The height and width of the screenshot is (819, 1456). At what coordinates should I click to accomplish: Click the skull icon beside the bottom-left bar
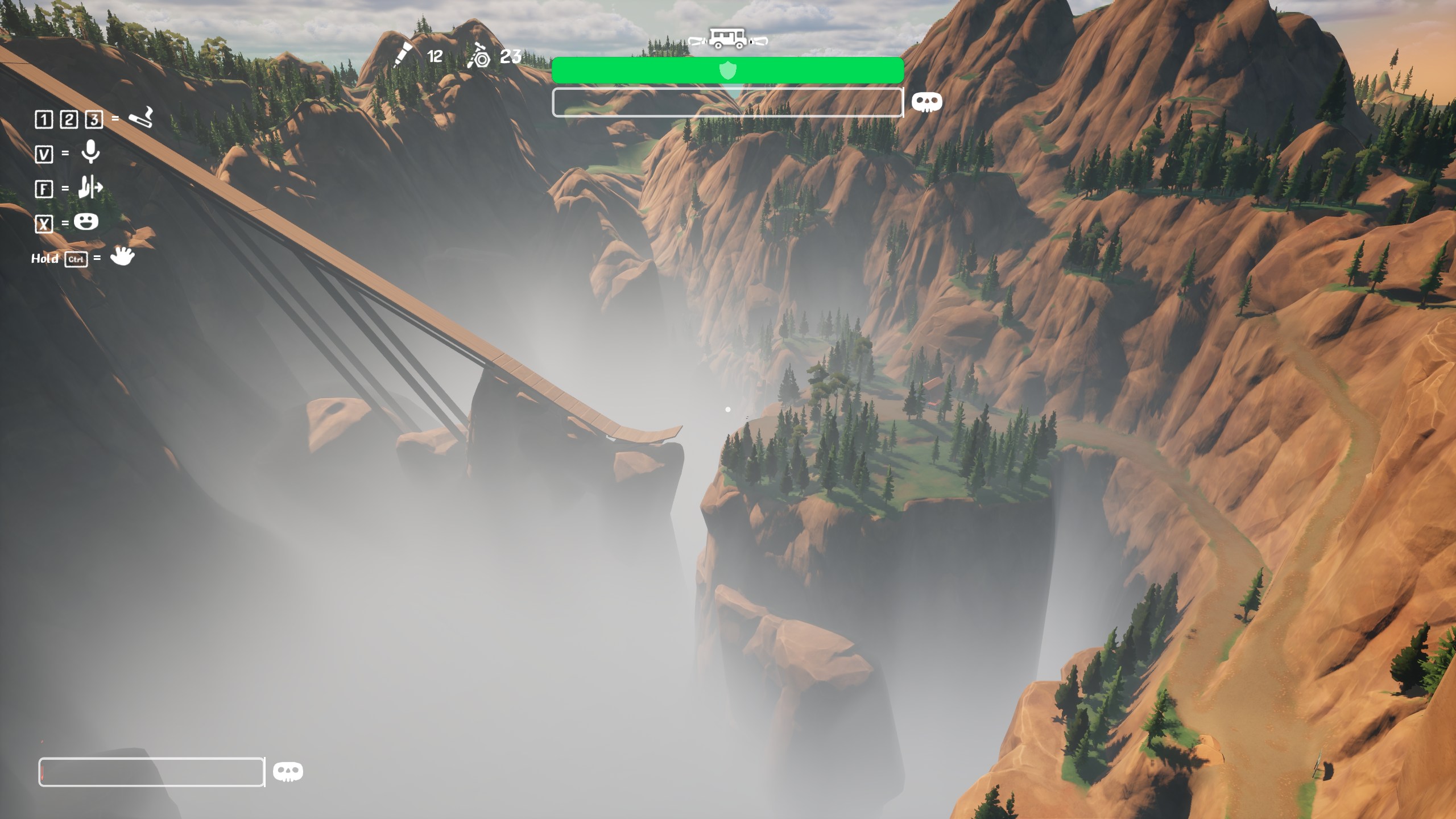pos(288,772)
